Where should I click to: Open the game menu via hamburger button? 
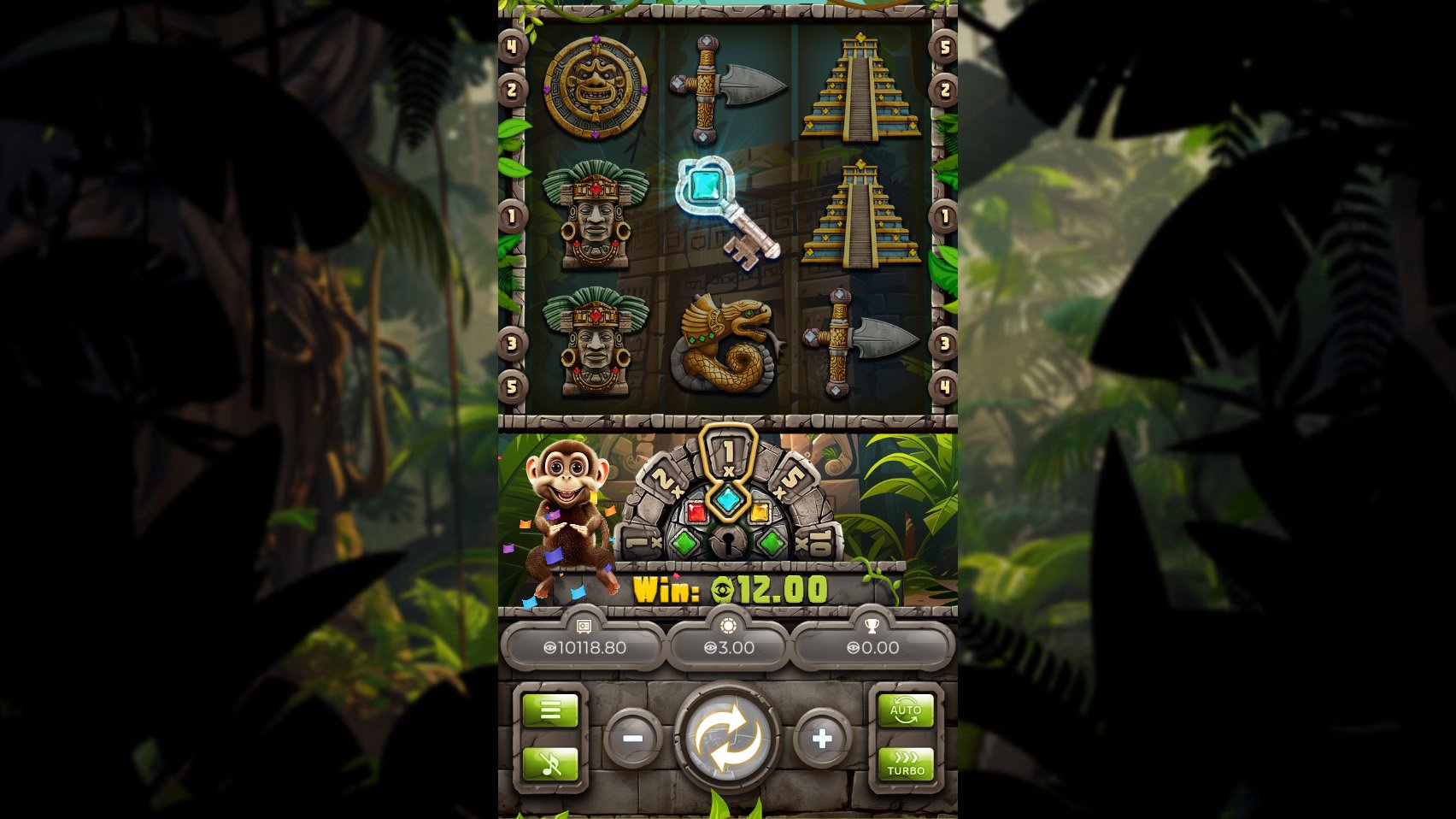549,710
